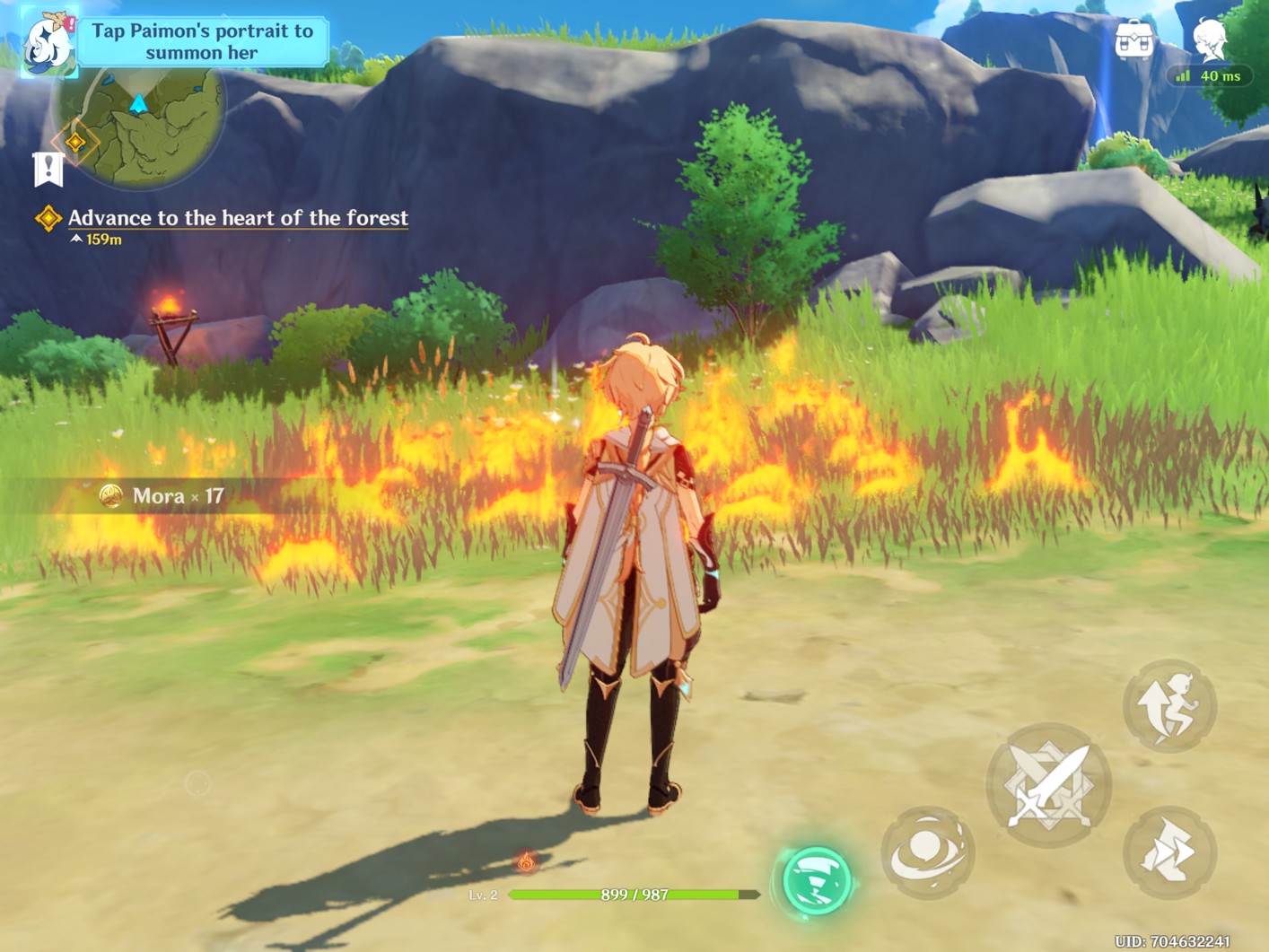Tap Paimon's portrait to open menu
The height and width of the screenshot is (952, 1269).
[47, 42]
